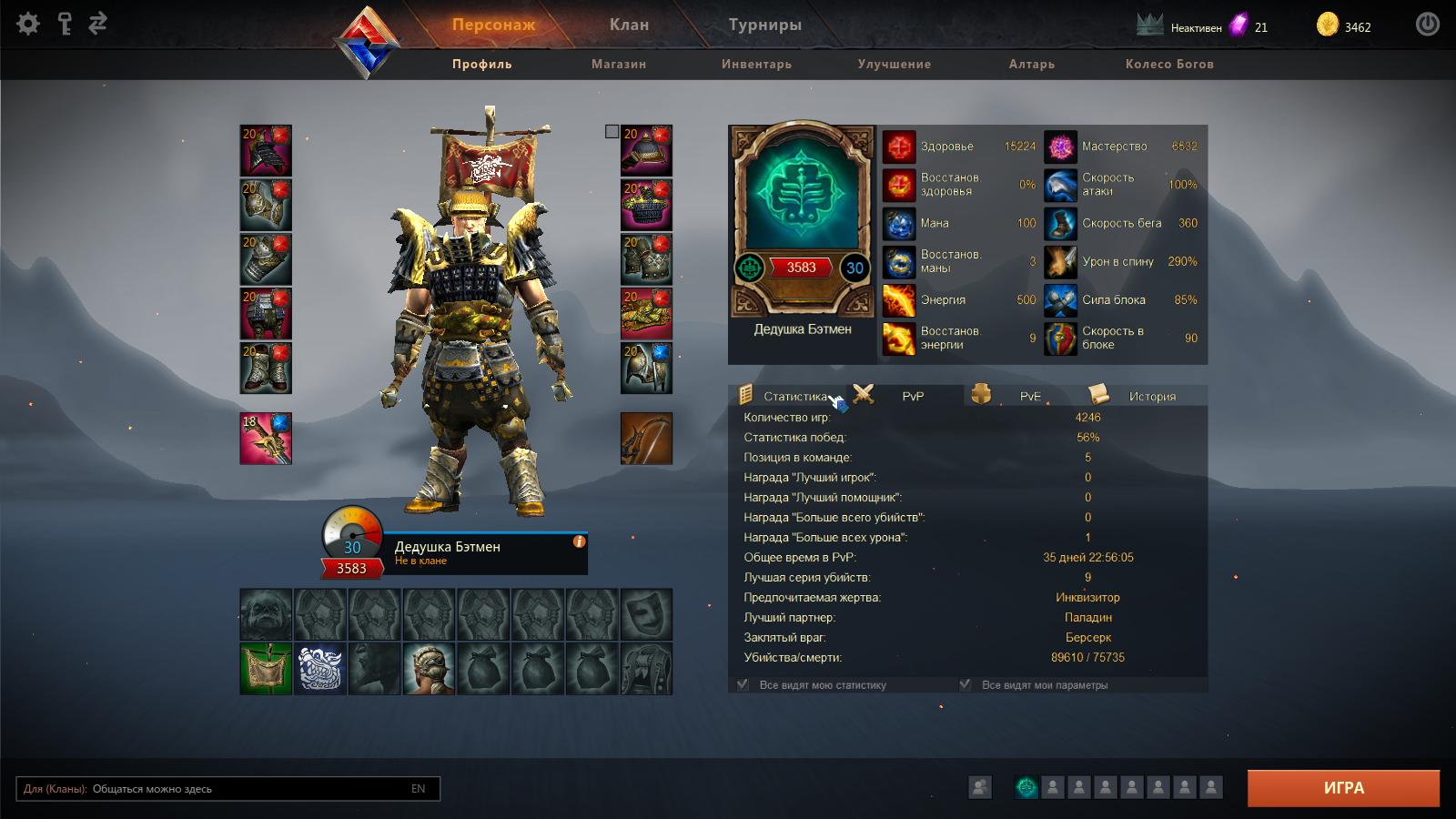Go to the Инвентарь page
Viewport: 1456px width, 819px height.
pos(756,64)
